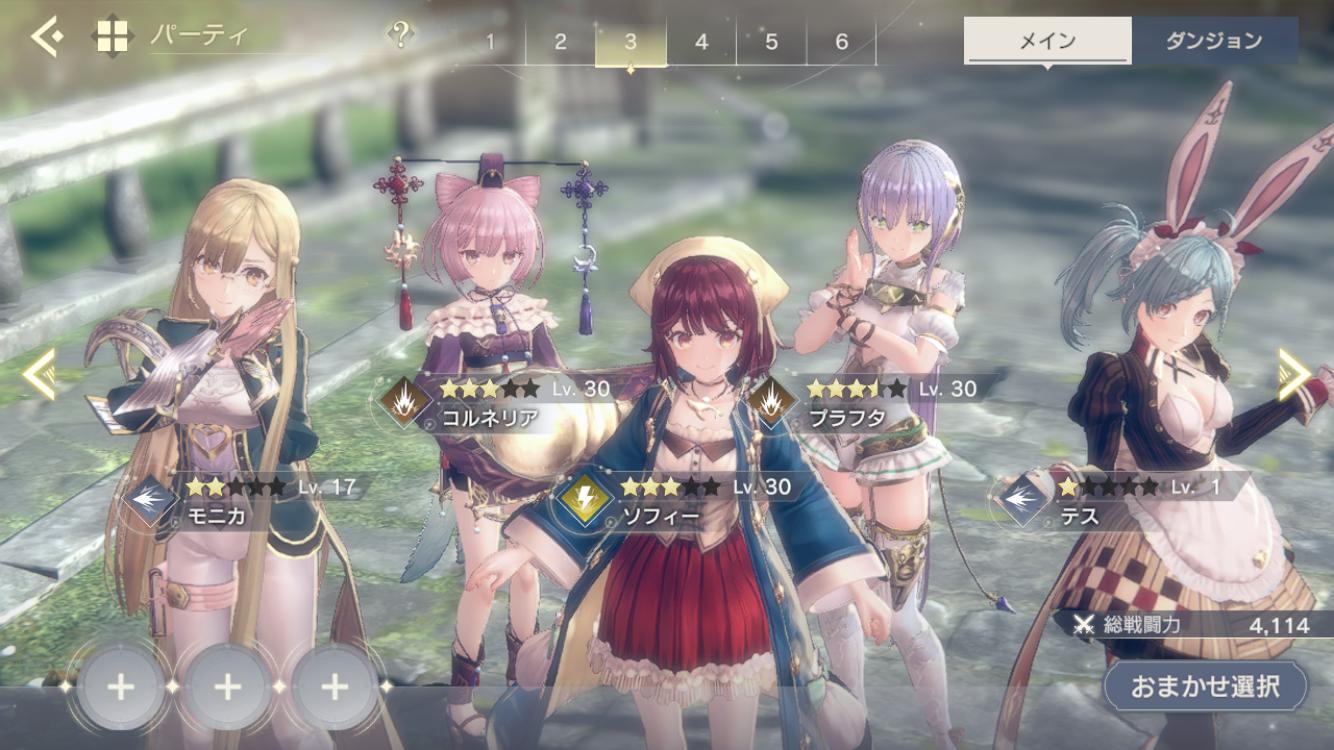The image size is (1334, 750).
Task: Select the メイン tab
Action: tap(1047, 41)
